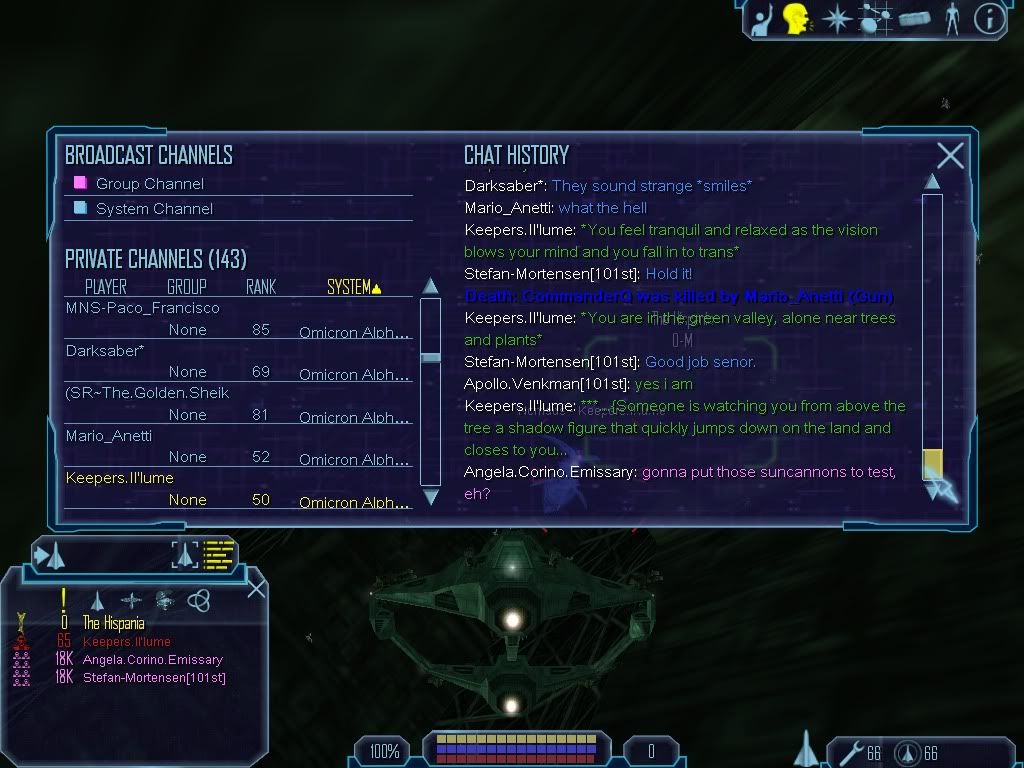
Task: Select the System Channel broadcast
Action: tap(154, 209)
